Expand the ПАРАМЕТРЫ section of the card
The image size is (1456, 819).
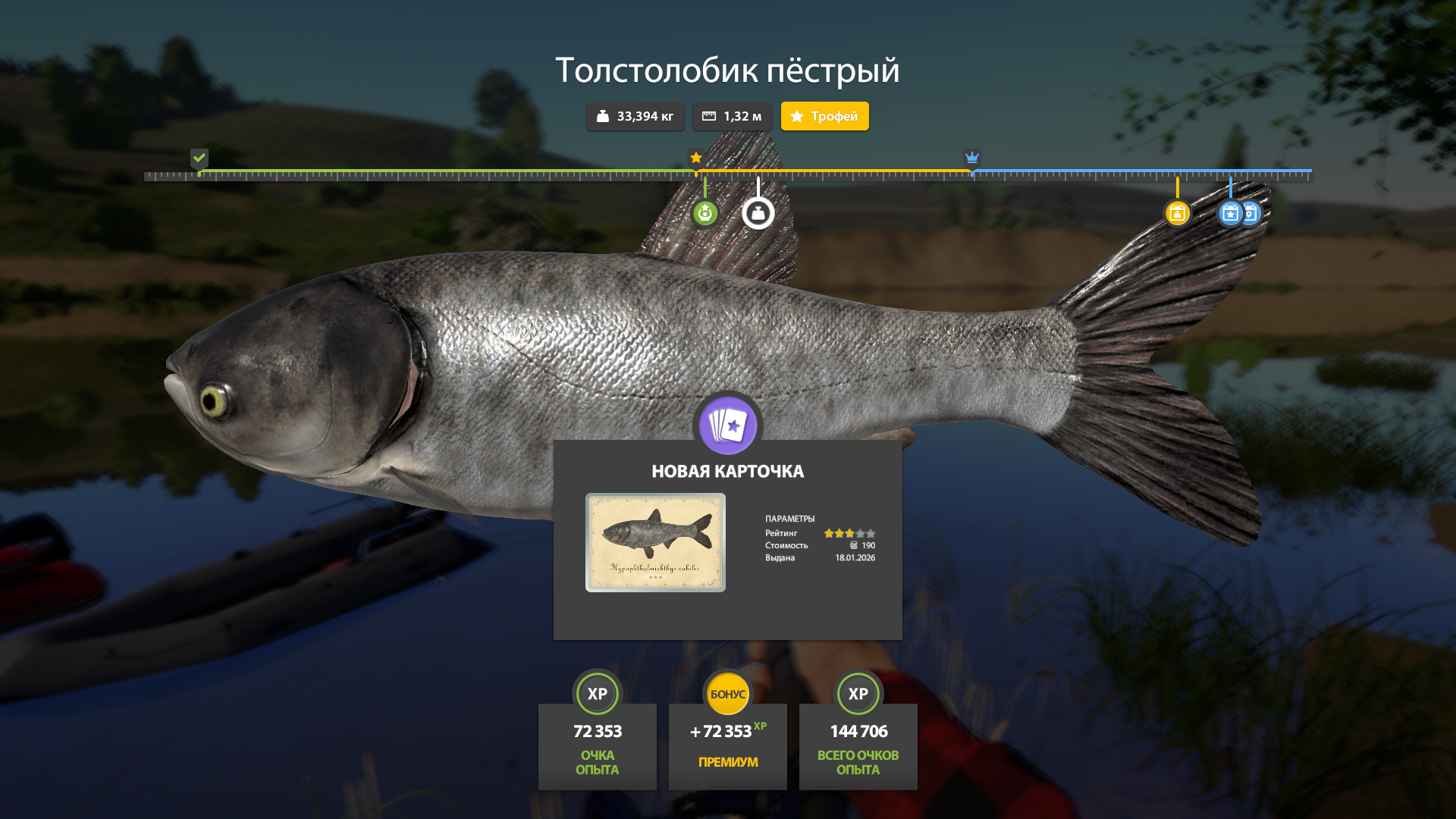point(790,518)
